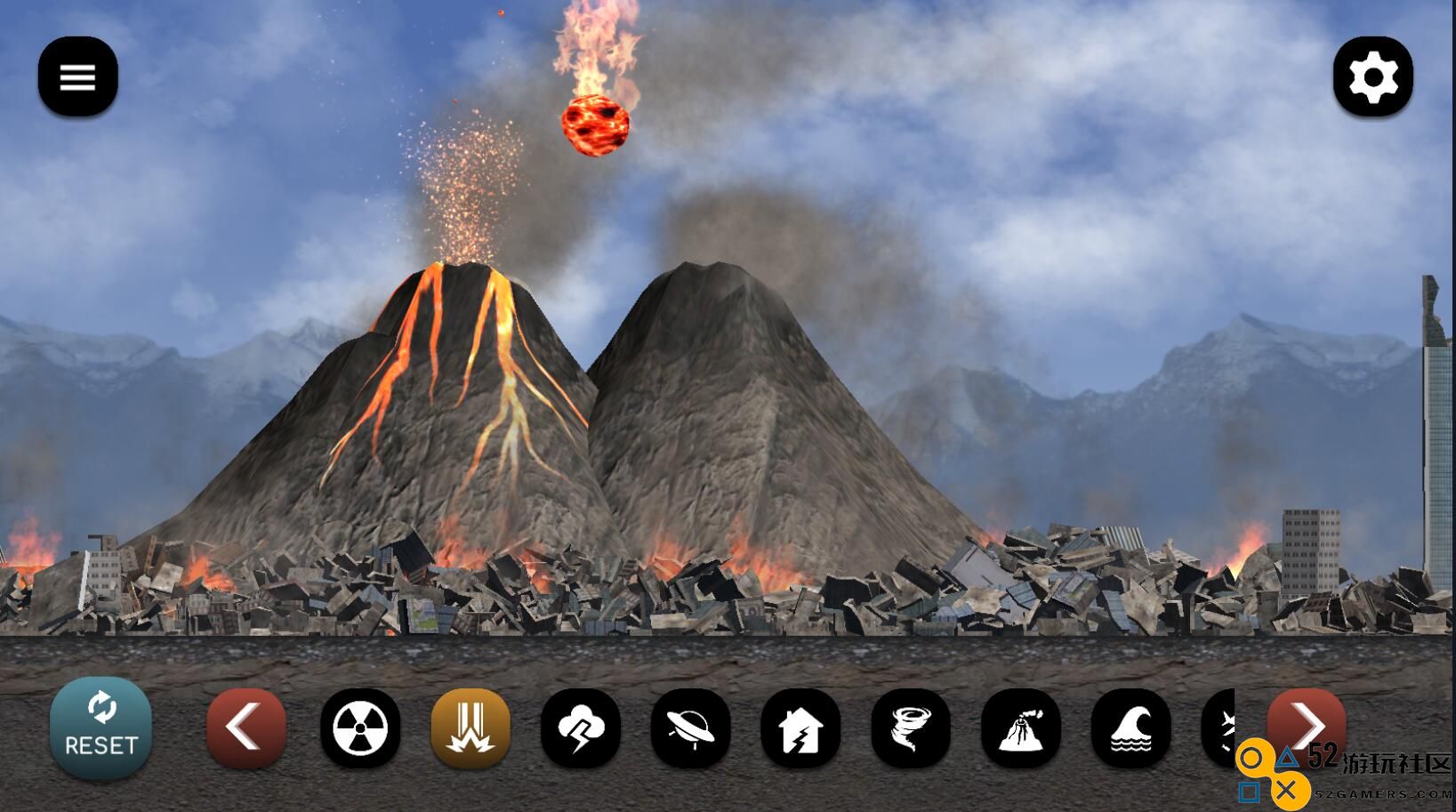Activate the tsunami wave disaster
This screenshot has width=1456, height=812.
pos(1130,728)
